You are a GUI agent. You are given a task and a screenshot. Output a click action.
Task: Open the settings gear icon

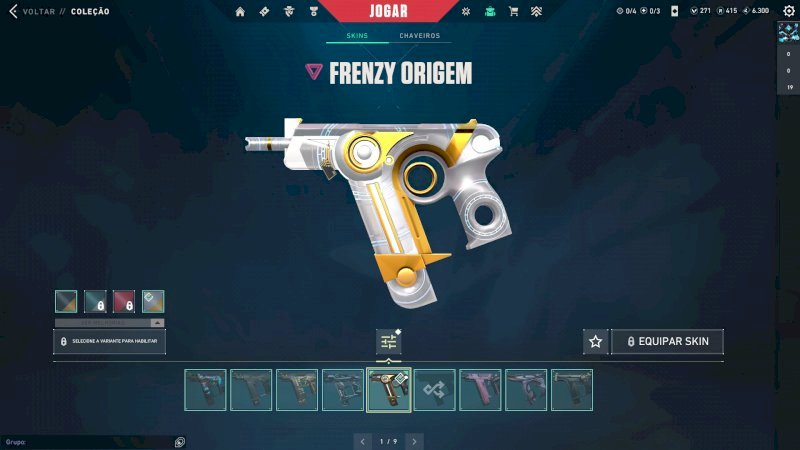coord(466,12)
